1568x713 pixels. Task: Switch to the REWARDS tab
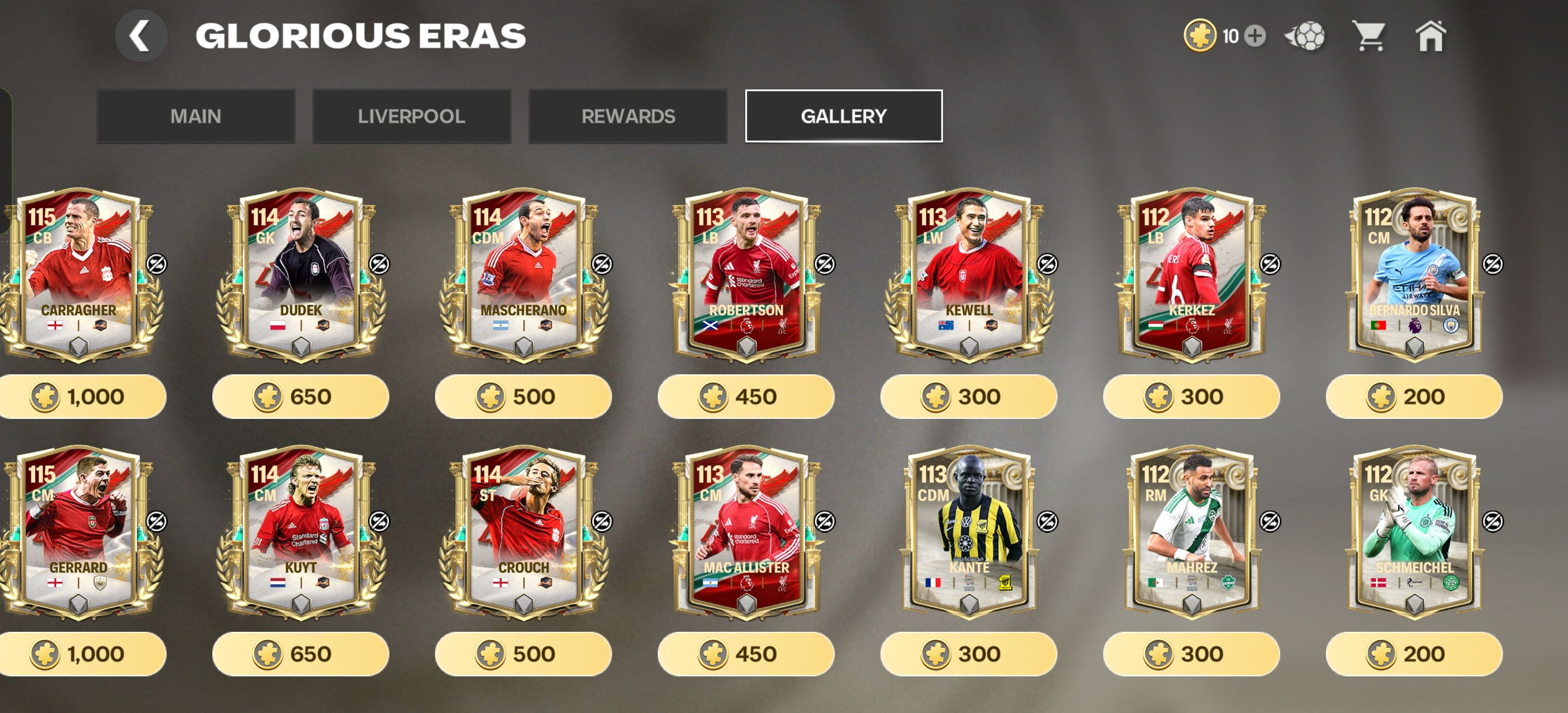click(x=628, y=116)
